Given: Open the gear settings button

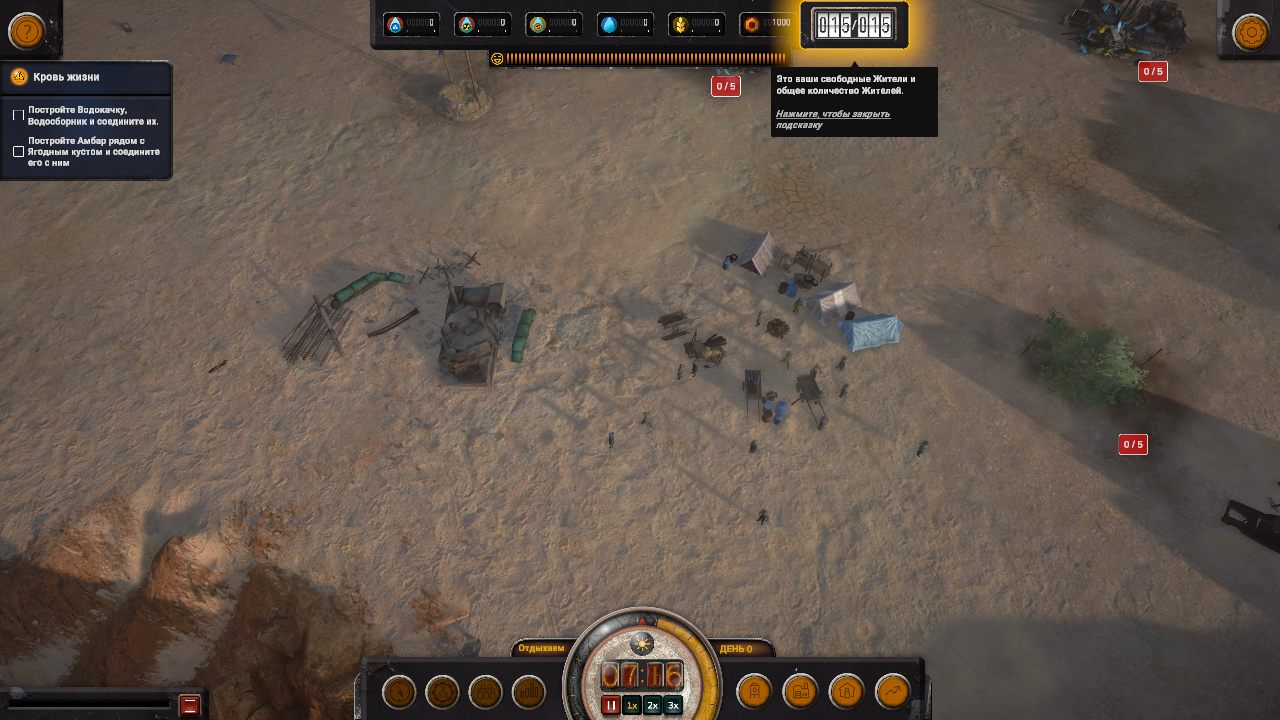Looking at the screenshot, I should coord(1251,32).
